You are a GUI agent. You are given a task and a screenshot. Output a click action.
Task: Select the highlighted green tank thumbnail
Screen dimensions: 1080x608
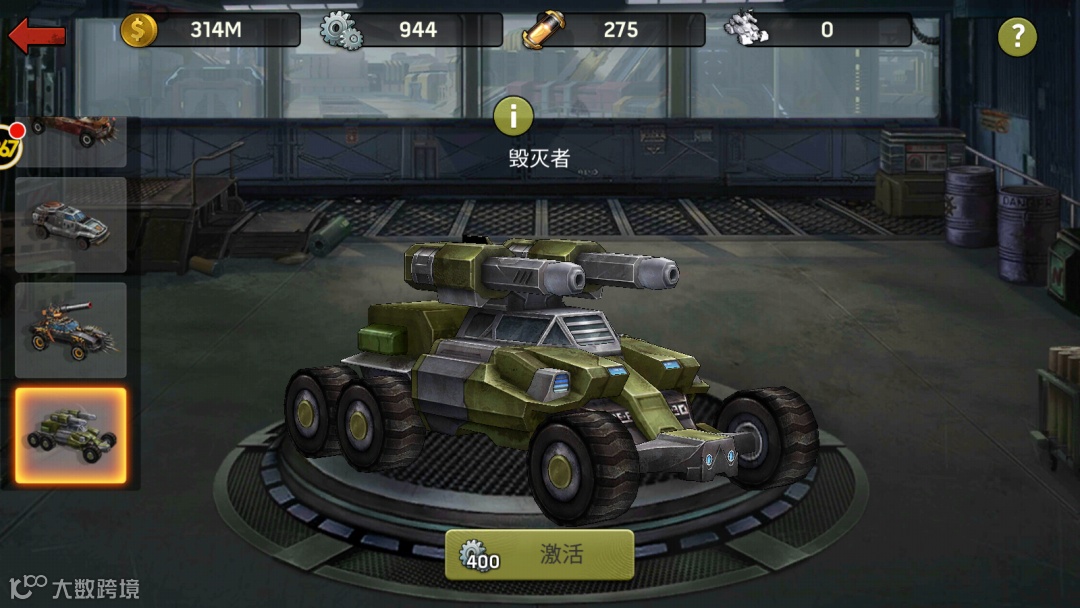71,436
